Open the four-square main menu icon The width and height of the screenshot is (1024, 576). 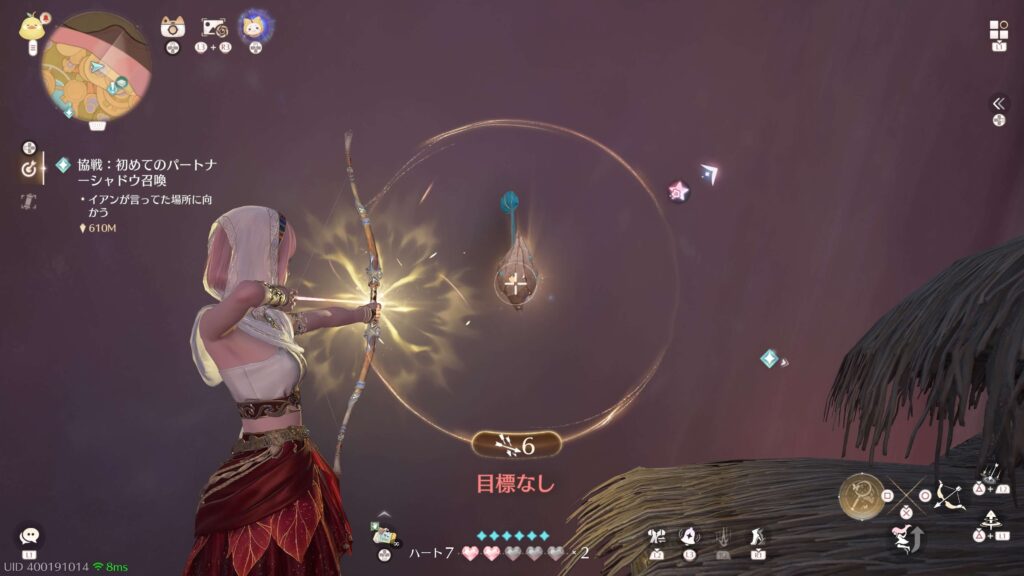click(998, 29)
